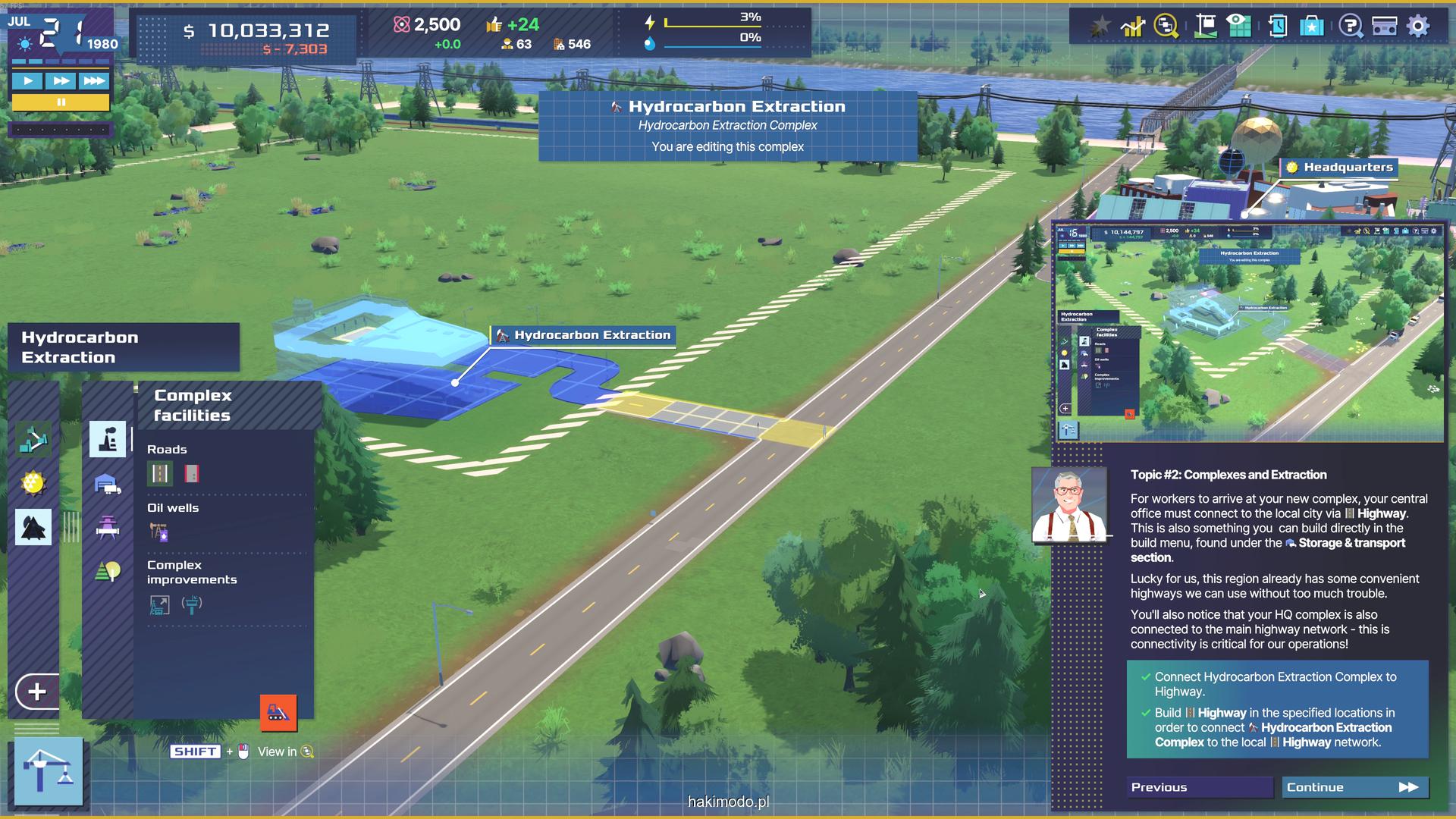Screen dimensions: 1456x819
Task: Set game speed to triple fast-forward
Action: click(94, 80)
